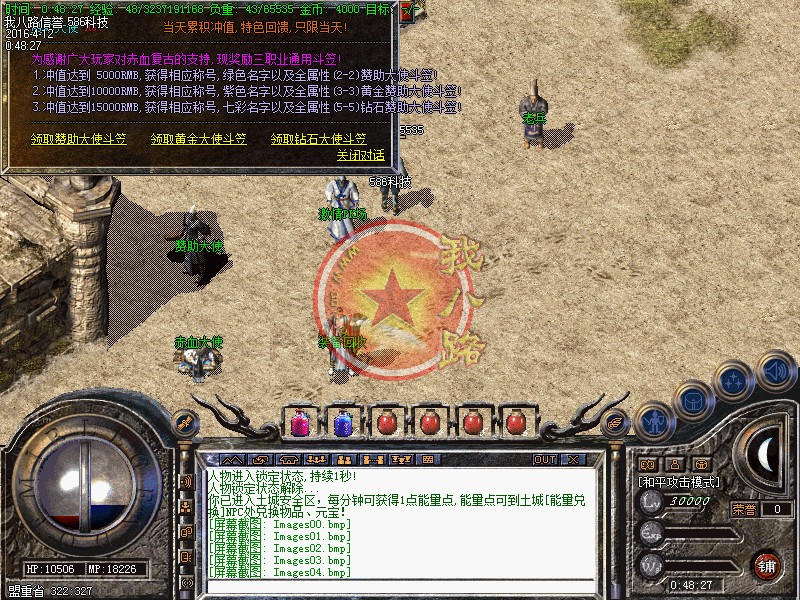The height and width of the screenshot is (600, 800).
Task: Claim the 赞助大使斗笠 reward link
Action: pos(78,139)
